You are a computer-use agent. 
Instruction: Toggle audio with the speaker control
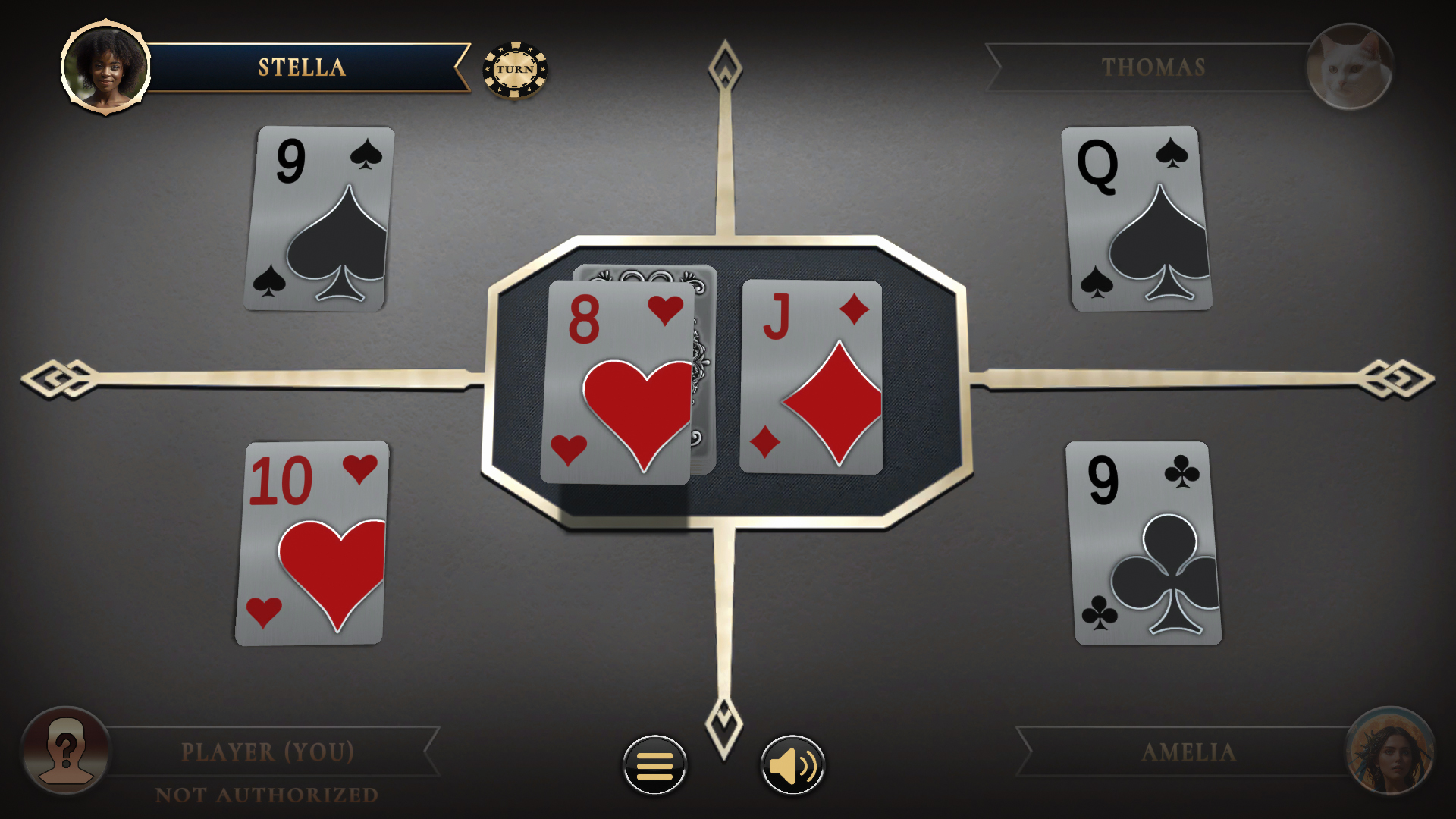pyautogui.click(x=791, y=764)
